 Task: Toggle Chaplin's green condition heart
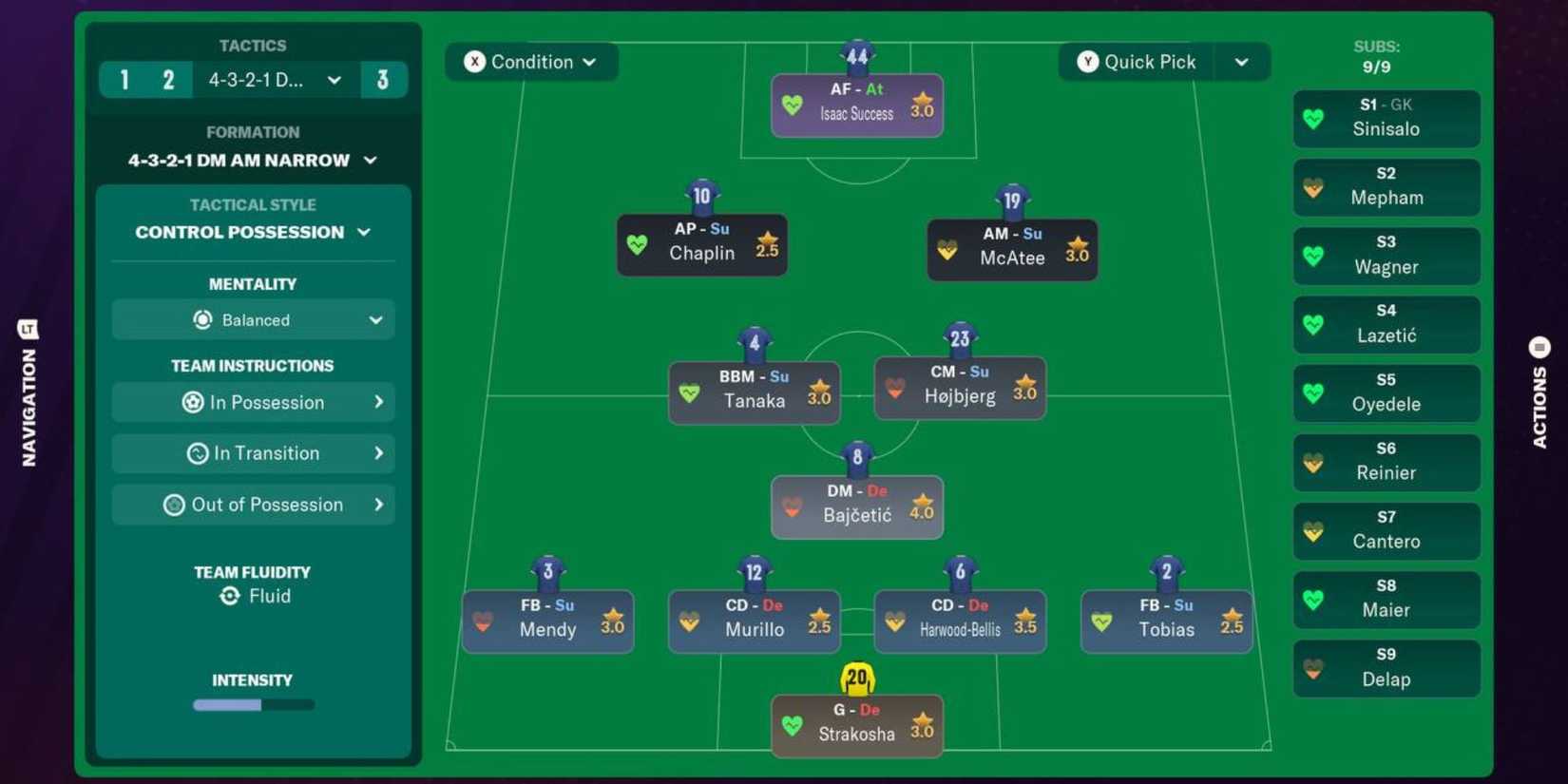tap(639, 245)
